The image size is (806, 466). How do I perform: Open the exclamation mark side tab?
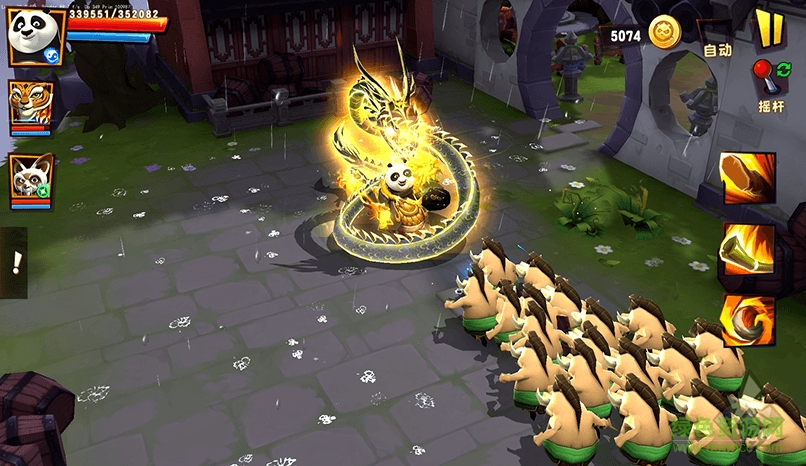pyautogui.click(x=14, y=262)
